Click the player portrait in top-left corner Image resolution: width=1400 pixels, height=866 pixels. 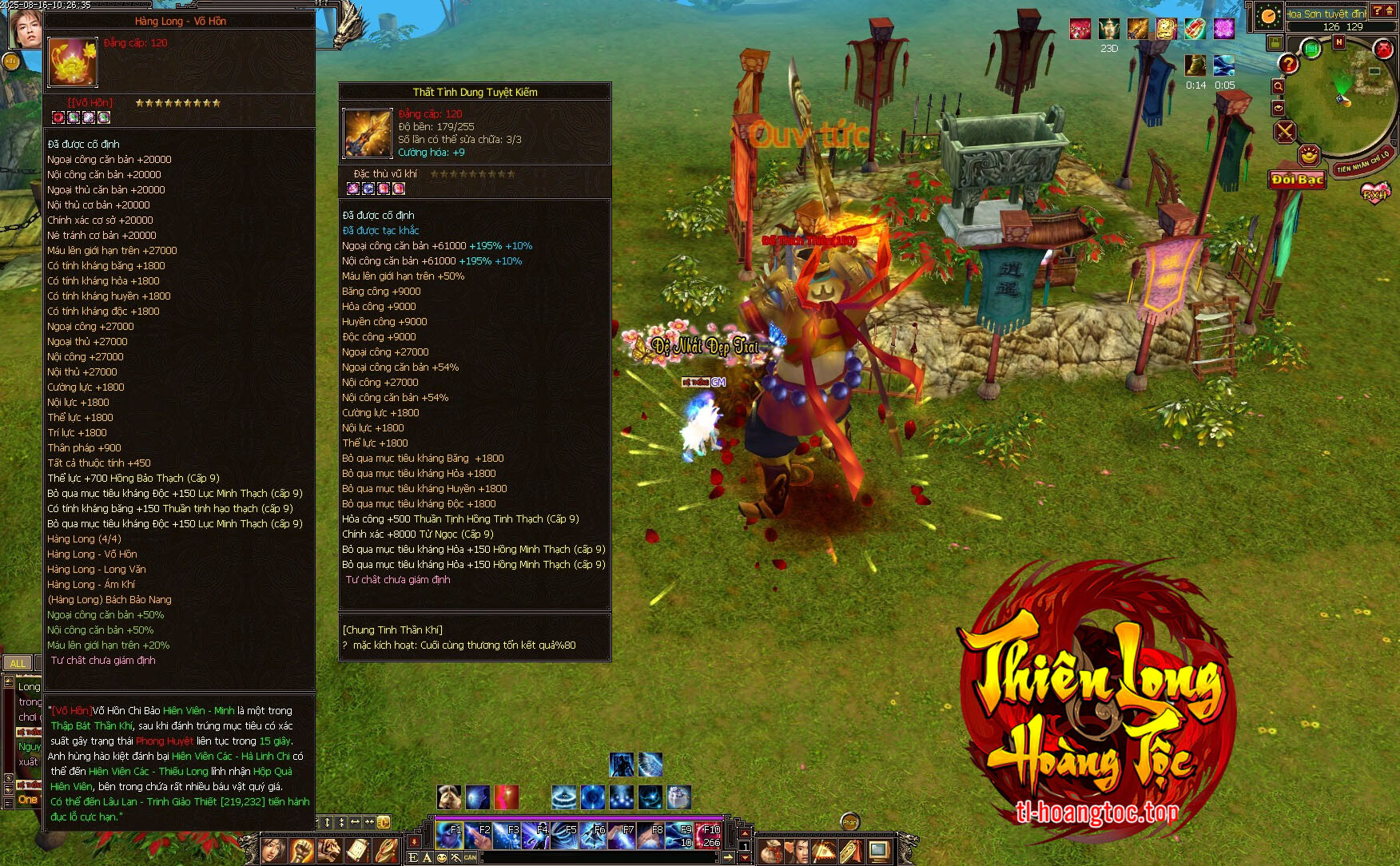tap(26, 28)
